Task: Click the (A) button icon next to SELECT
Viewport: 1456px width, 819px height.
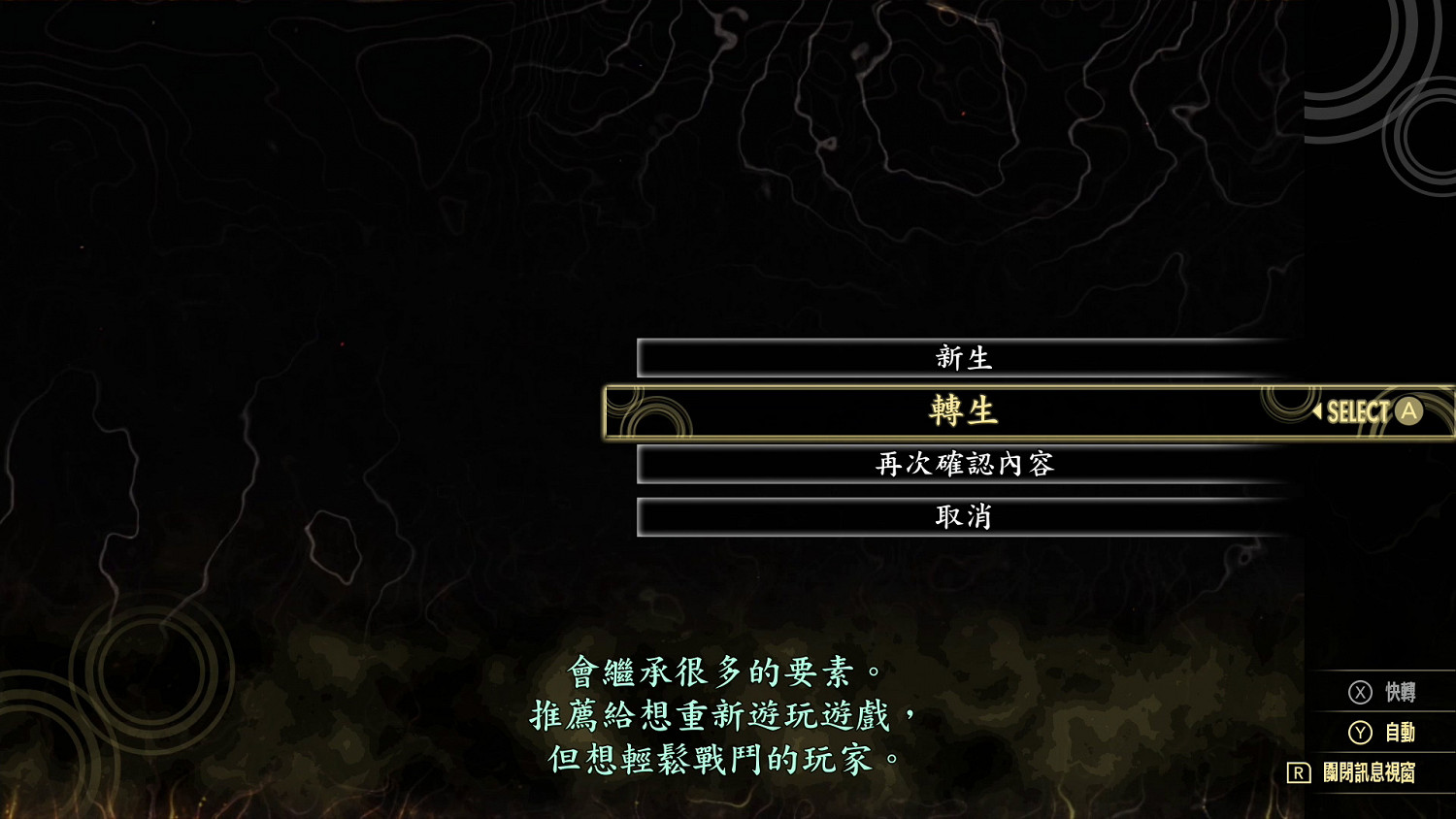Action: click(1408, 411)
